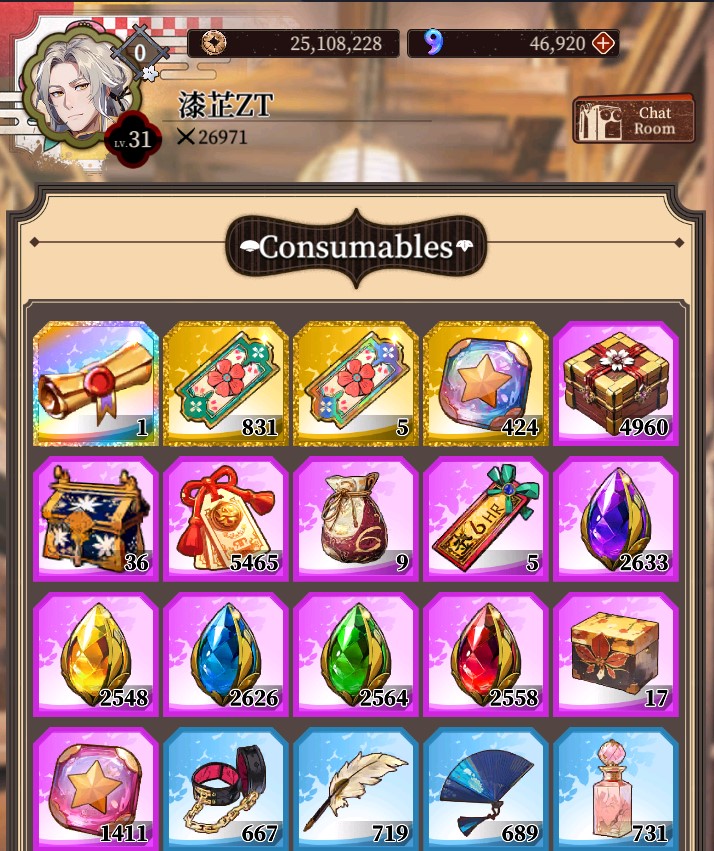Screen dimensions: 714x851
Task: Select the white feather quill item
Action: point(356,790)
